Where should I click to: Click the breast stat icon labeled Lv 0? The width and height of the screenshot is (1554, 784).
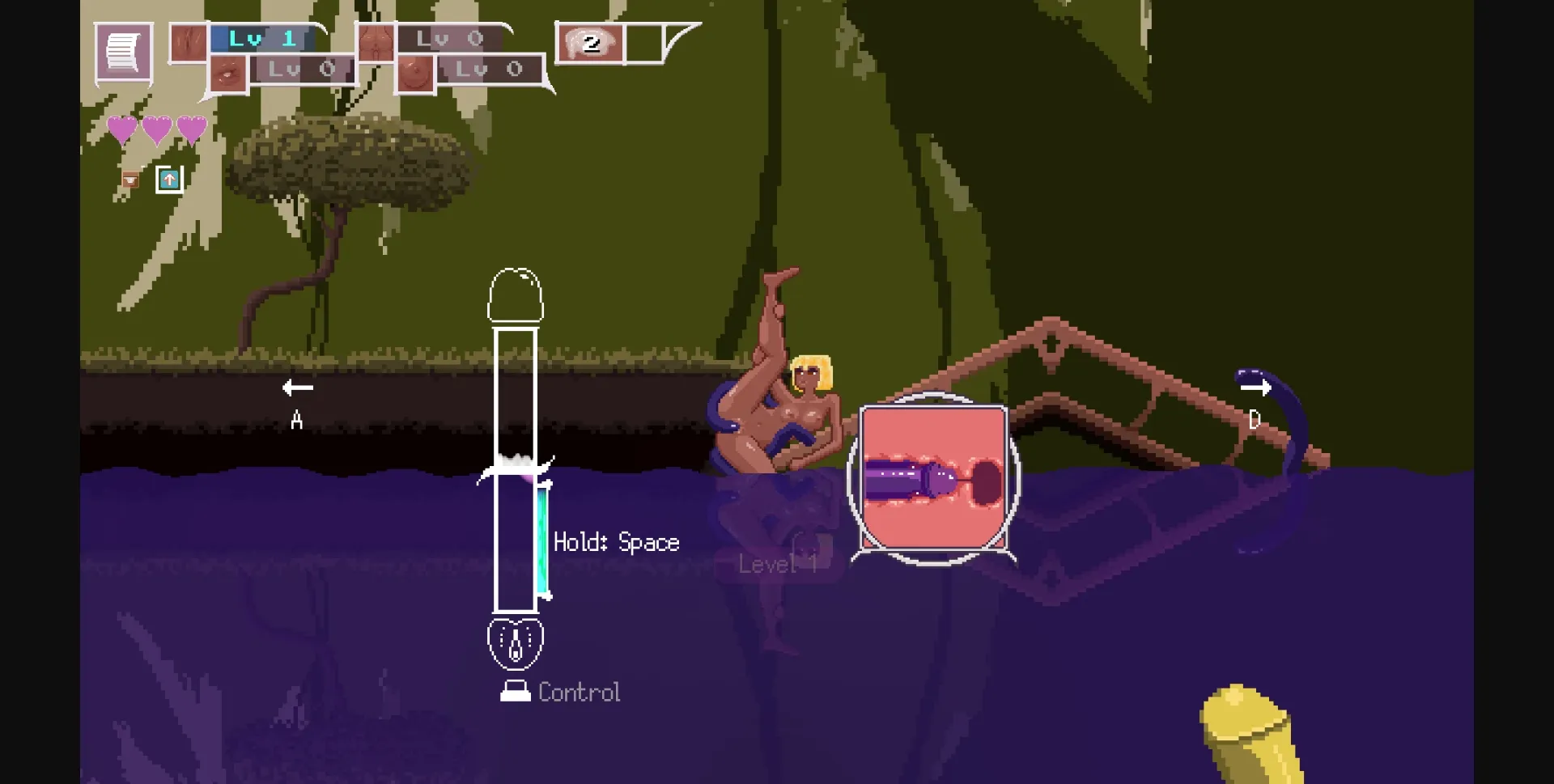point(414,71)
